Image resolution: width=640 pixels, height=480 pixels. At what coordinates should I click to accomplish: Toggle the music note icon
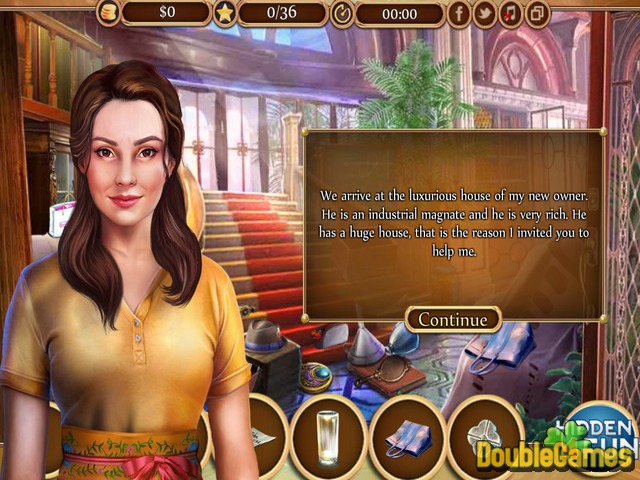(510, 13)
